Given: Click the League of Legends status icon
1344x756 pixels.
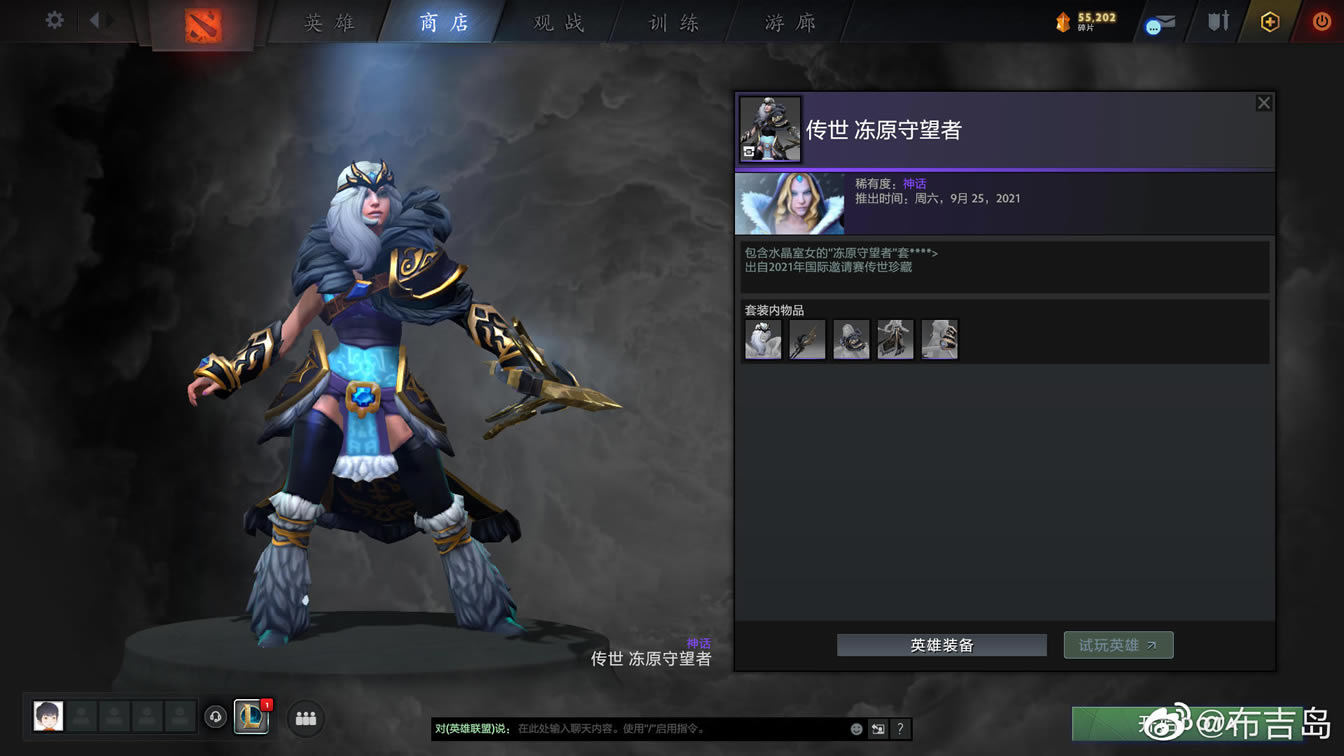Looking at the screenshot, I should click(251, 718).
